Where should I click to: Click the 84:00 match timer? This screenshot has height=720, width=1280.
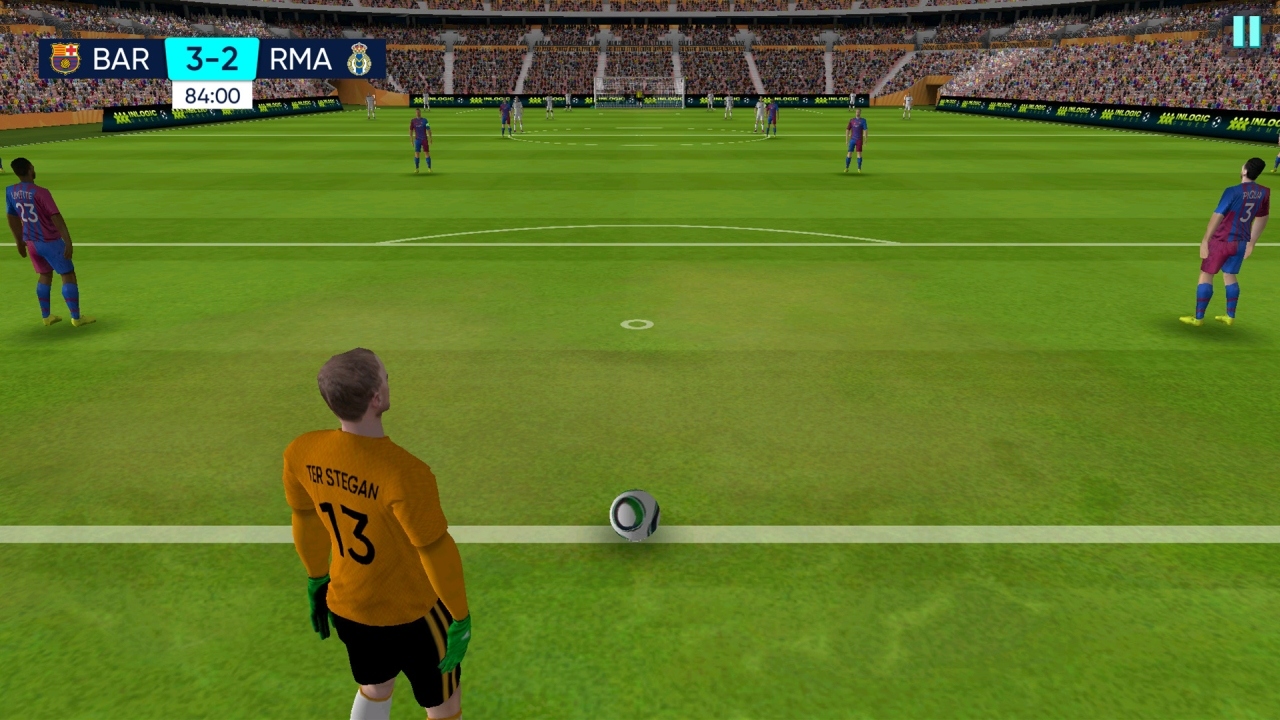point(211,96)
